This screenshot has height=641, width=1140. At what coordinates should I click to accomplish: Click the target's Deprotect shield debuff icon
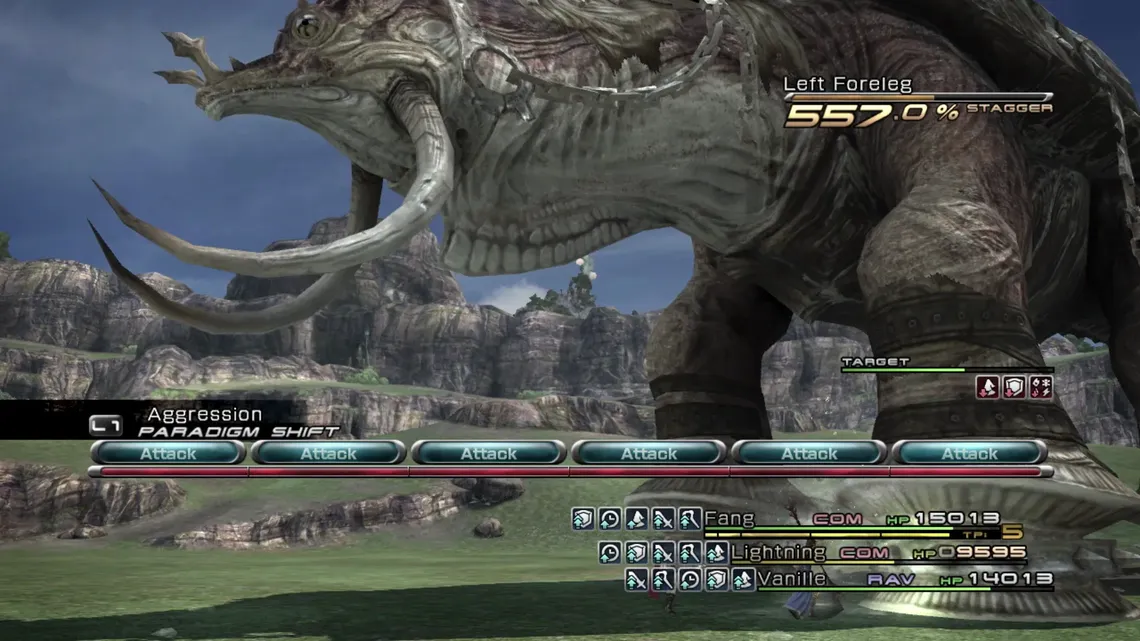click(x=1014, y=387)
